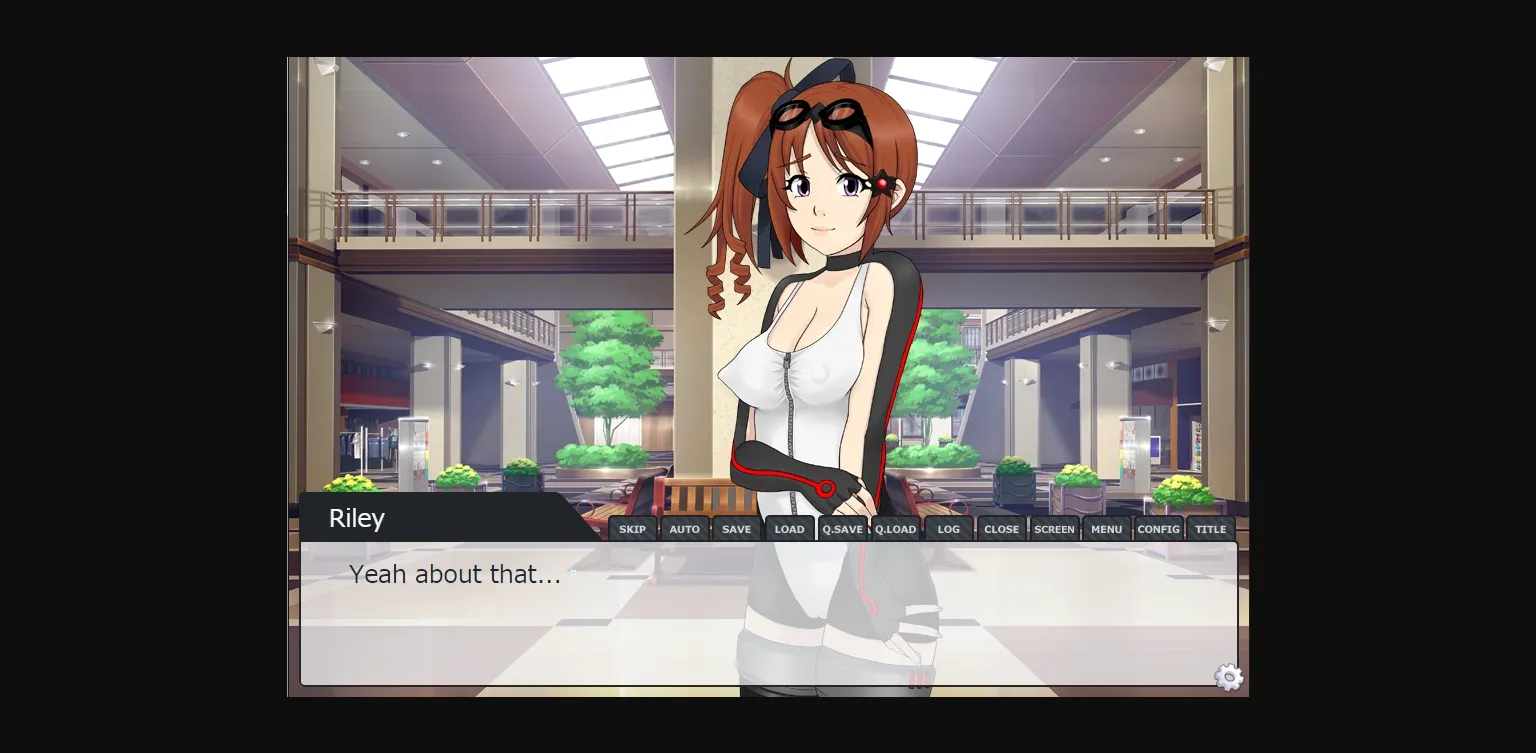This screenshot has height=753, width=1536.
Task: Perform a quick save with Q.SAVE
Action: coord(842,528)
